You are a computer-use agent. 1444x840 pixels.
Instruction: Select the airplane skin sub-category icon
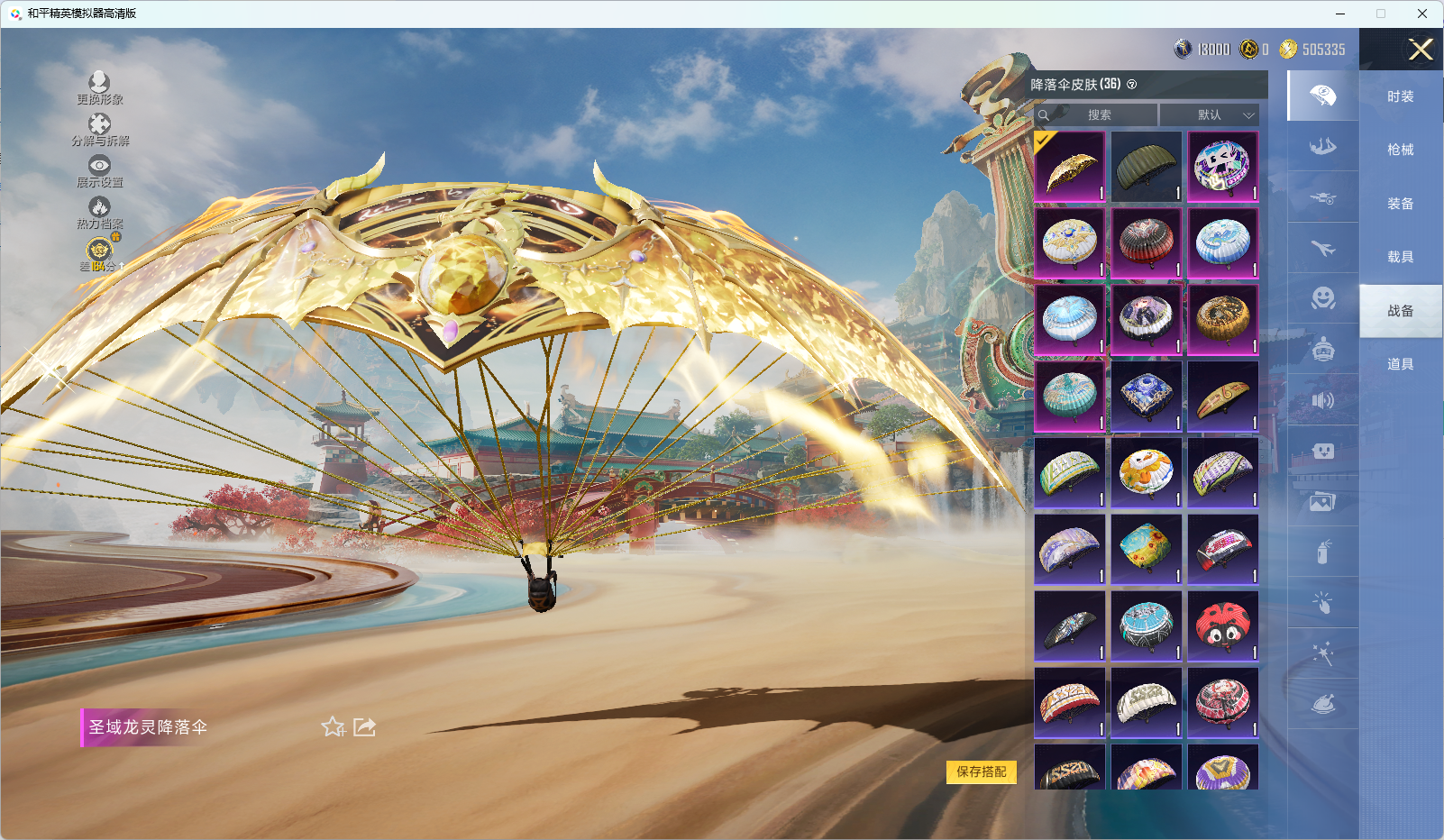tap(1322, 248)
